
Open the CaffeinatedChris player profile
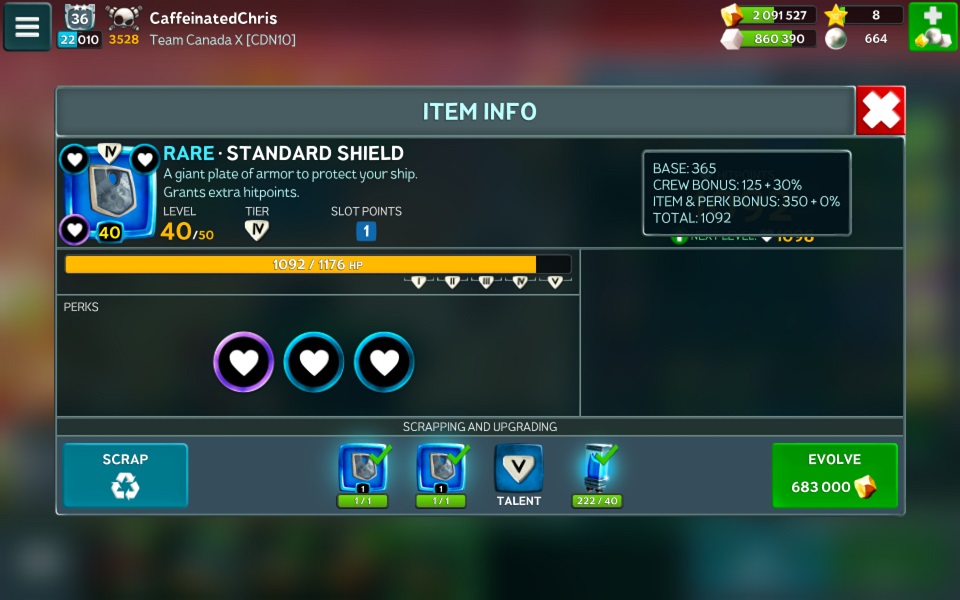(x=213, y=18)
